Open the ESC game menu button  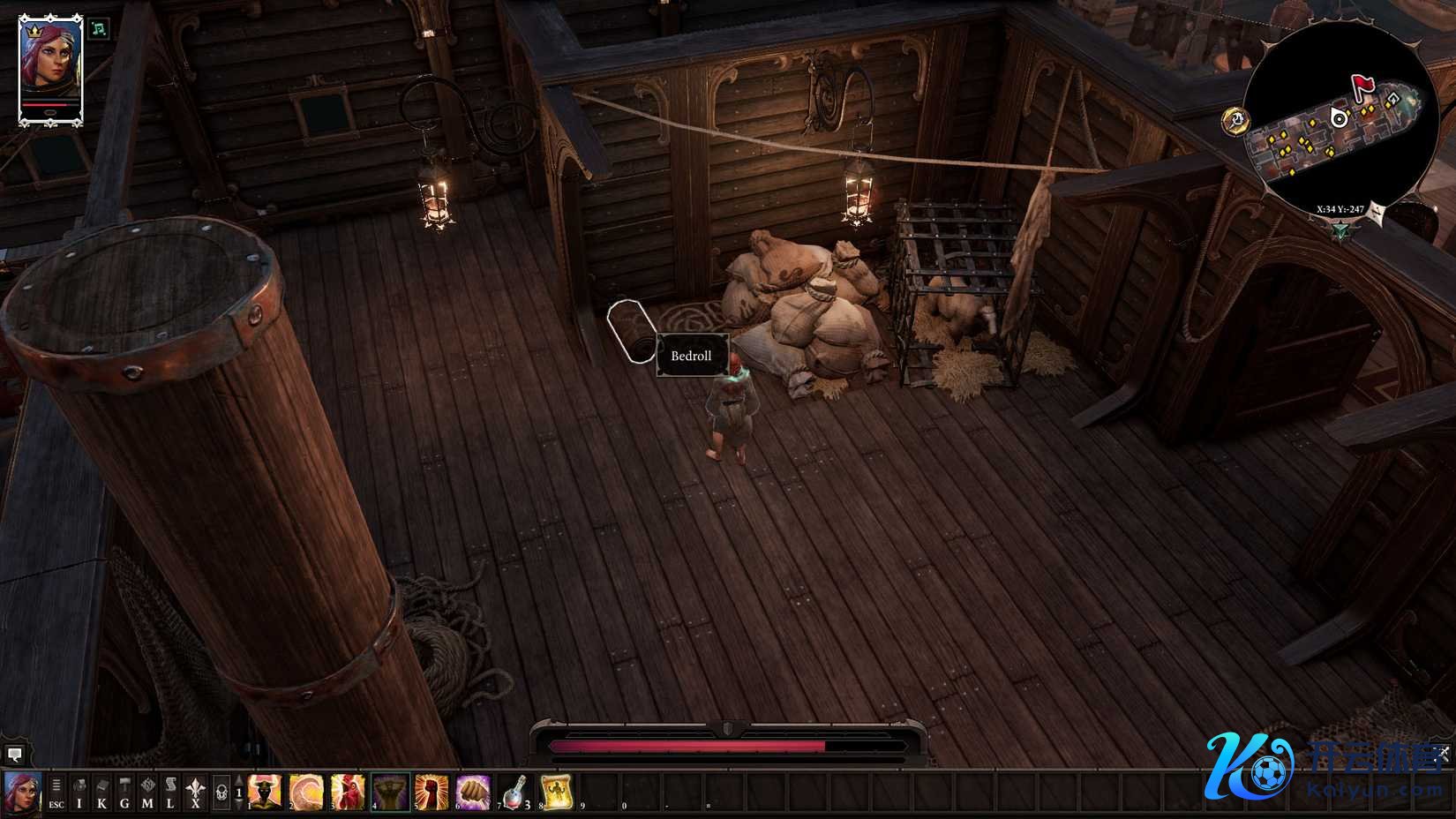[56, 792]
